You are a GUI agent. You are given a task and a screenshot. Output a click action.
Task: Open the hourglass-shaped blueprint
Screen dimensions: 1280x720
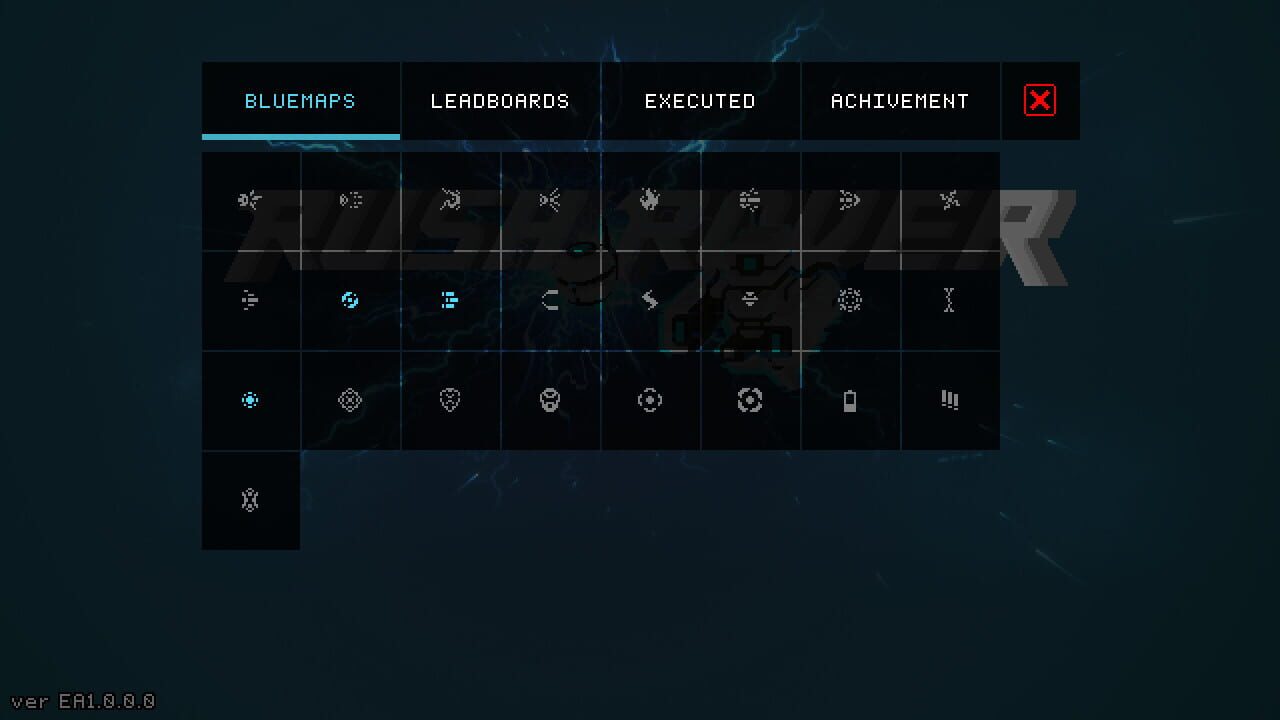(x=950, y=300)
